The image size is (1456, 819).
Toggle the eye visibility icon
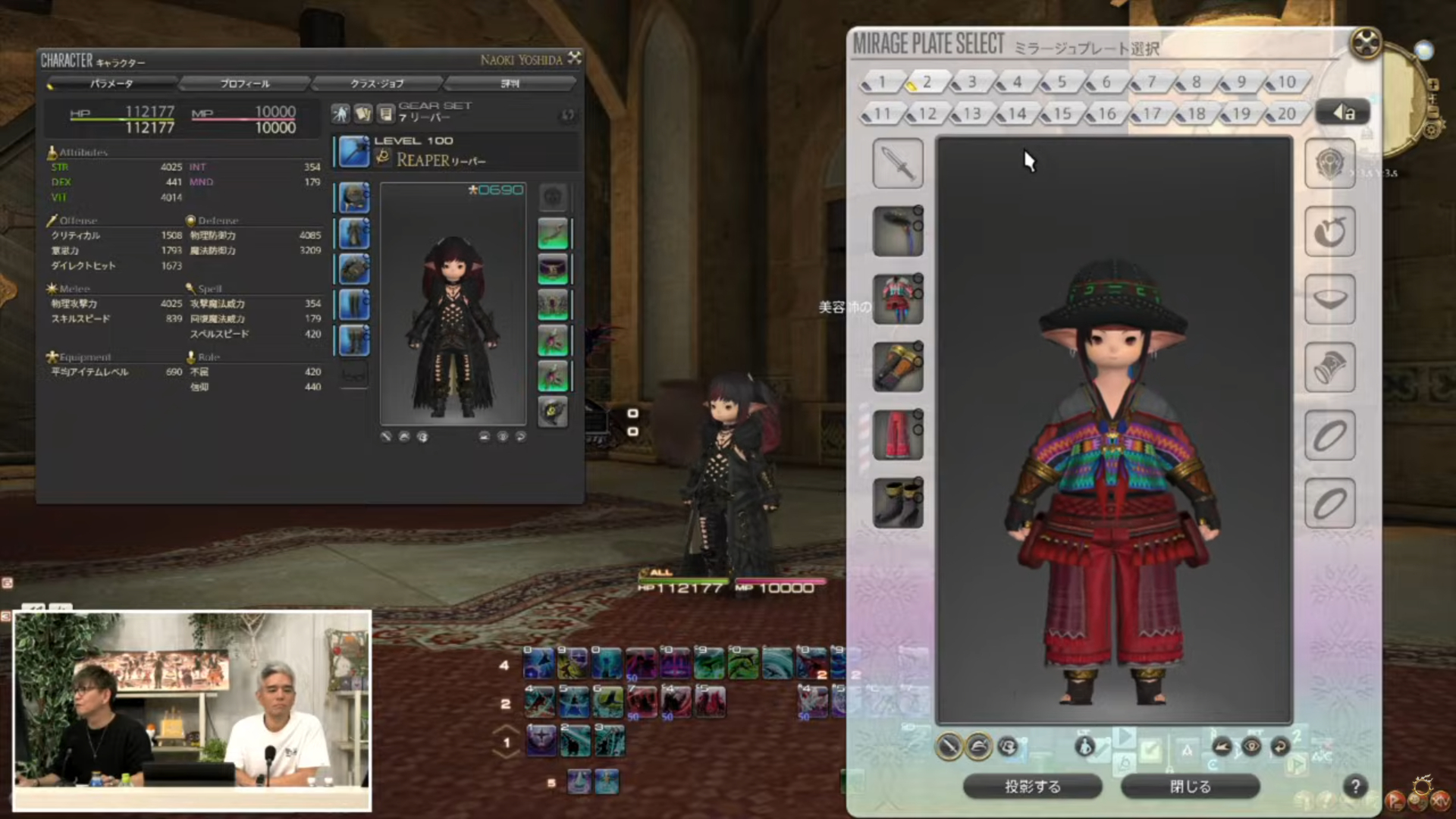click(1252, 746)
